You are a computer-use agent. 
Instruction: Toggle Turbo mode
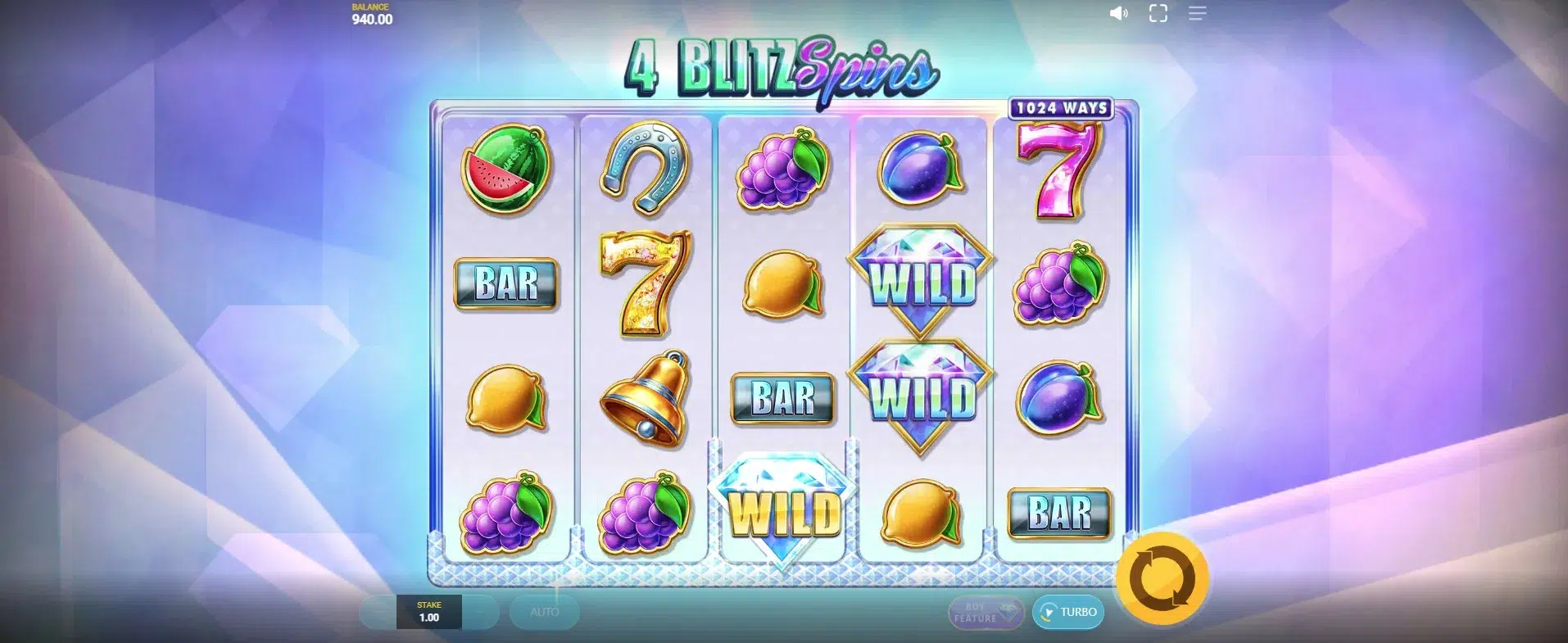pos(1068,612)
